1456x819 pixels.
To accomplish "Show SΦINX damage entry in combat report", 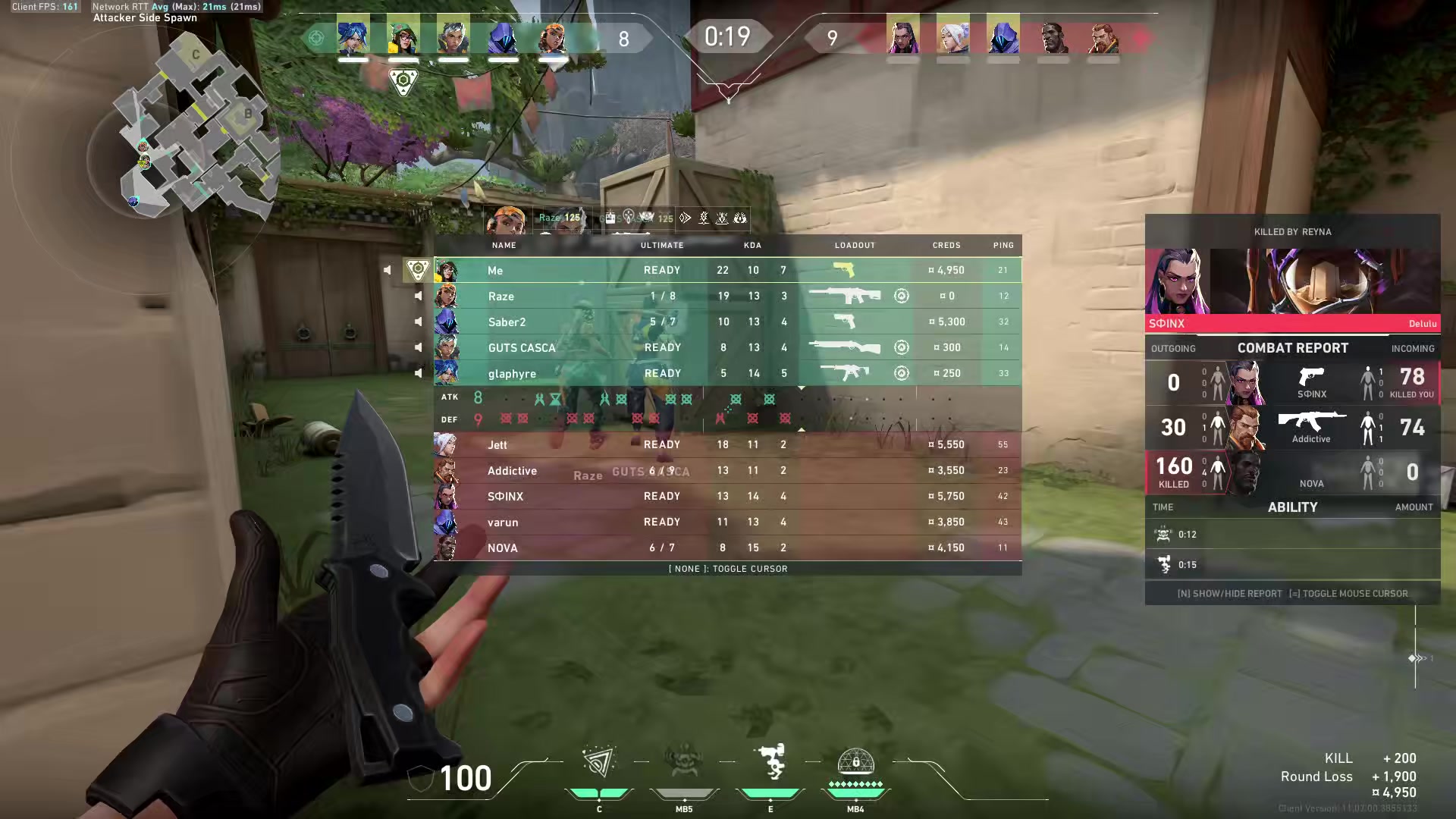I will click(x=1292, y=382).
